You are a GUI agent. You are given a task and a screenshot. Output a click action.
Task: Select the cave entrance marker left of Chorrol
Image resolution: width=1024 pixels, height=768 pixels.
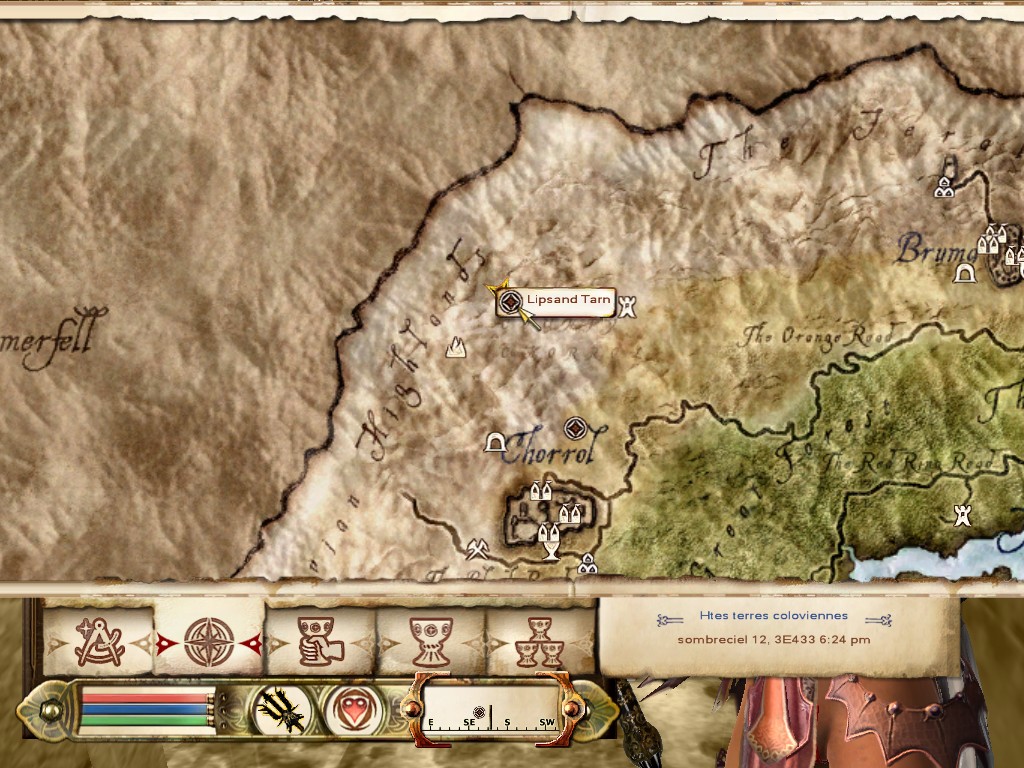coord(494,441)
